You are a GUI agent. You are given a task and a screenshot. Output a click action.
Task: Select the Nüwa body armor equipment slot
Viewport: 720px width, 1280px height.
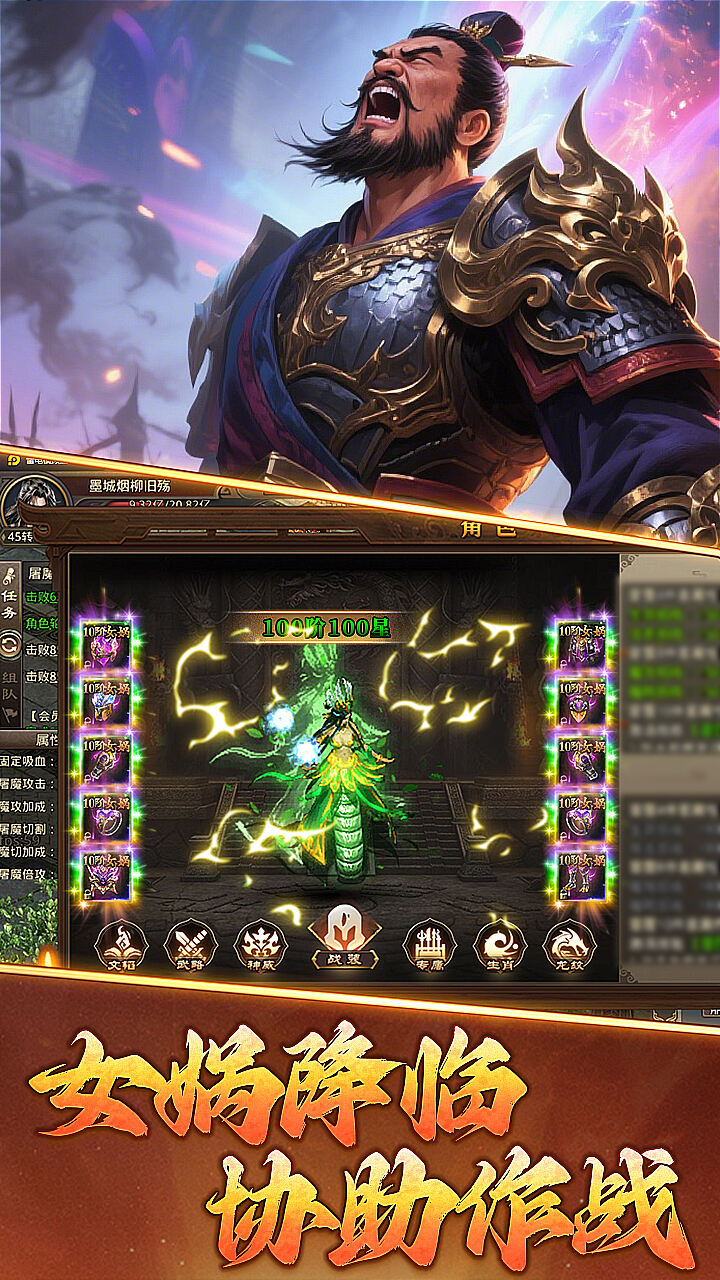[x=582, y=646]
